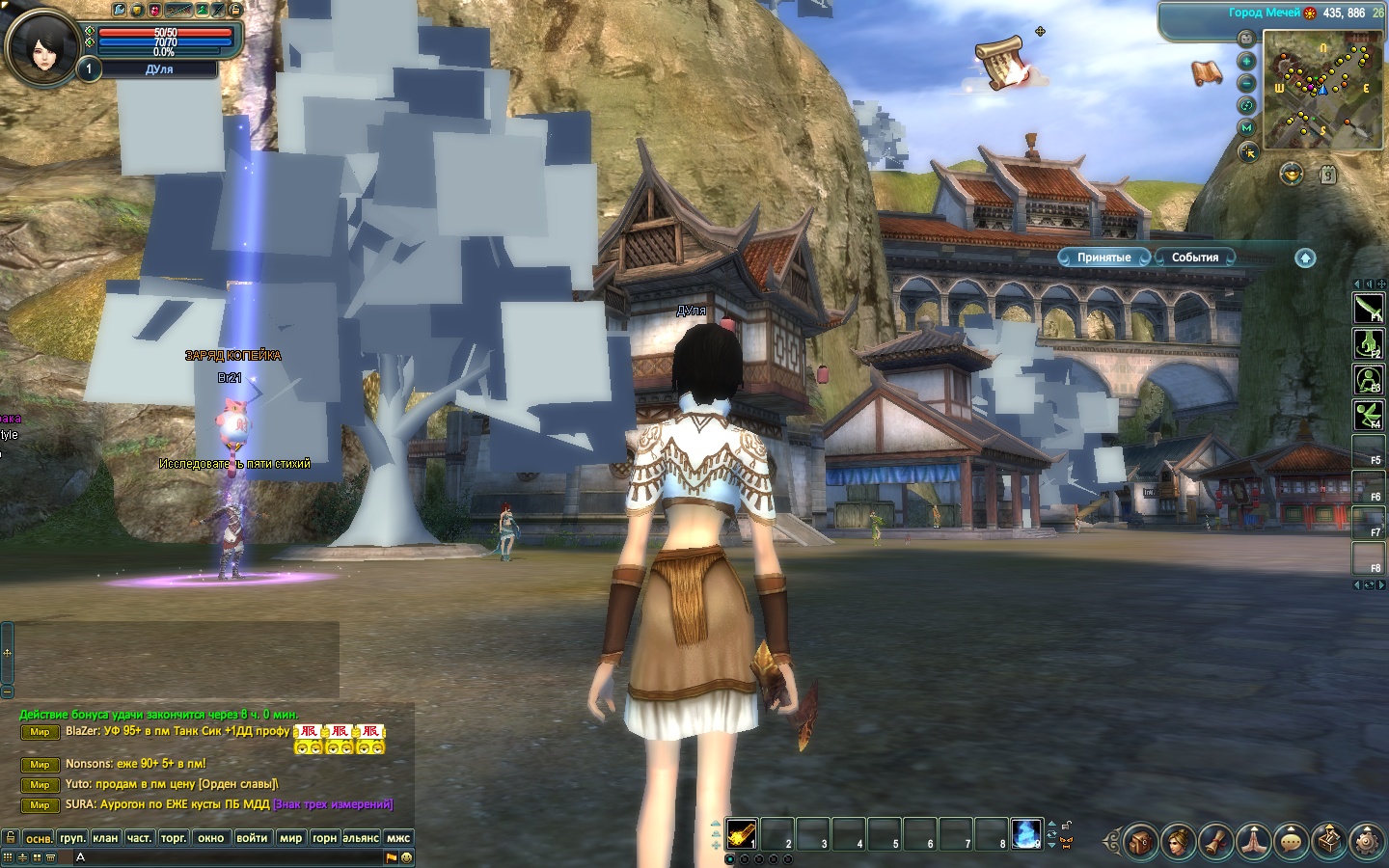The height and width of the screenshot is (868, 1389).
Task: Collapse quest tracker with the up-arrow button
Action: tap(1304, 258)
